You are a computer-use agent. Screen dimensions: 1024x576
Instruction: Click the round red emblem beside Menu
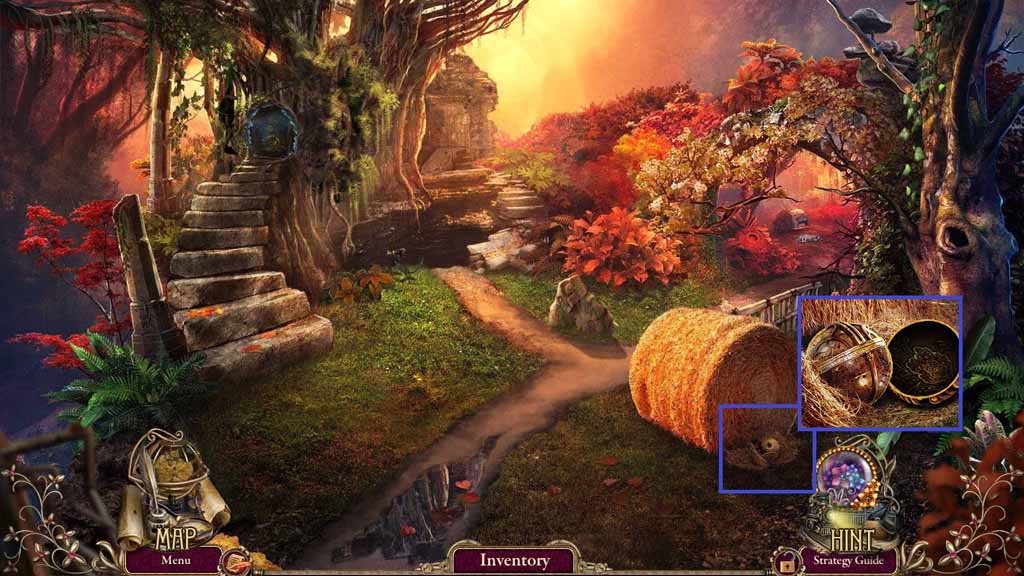point(236,561)
